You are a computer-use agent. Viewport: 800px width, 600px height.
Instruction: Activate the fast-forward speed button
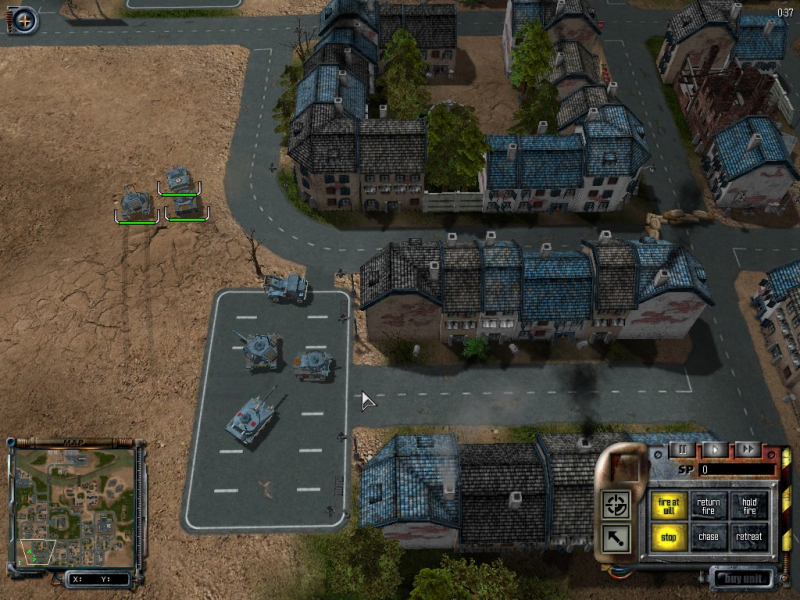click(x=746, y=450)
